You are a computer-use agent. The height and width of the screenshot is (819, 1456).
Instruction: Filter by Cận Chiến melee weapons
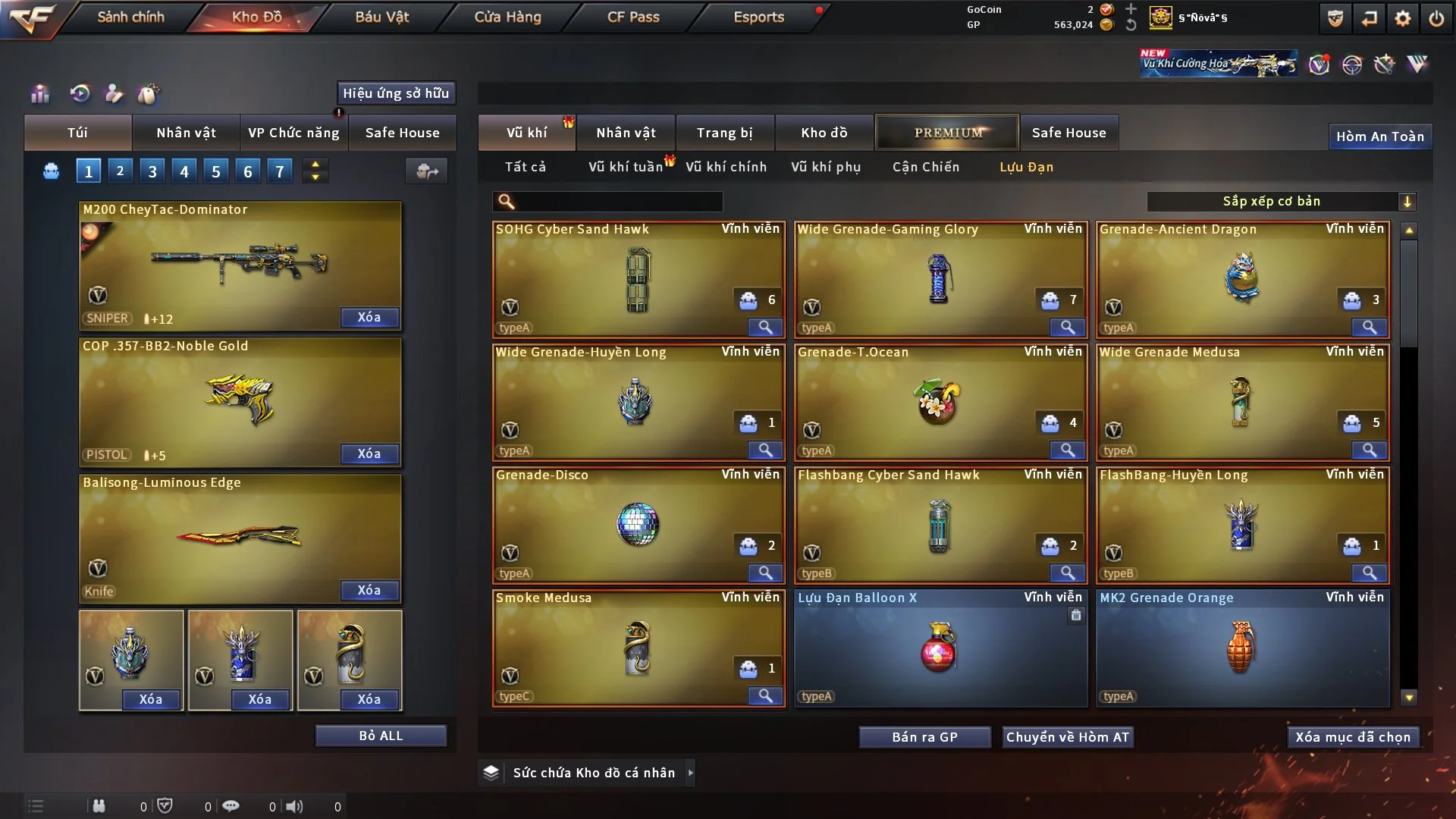coord(925,167)
